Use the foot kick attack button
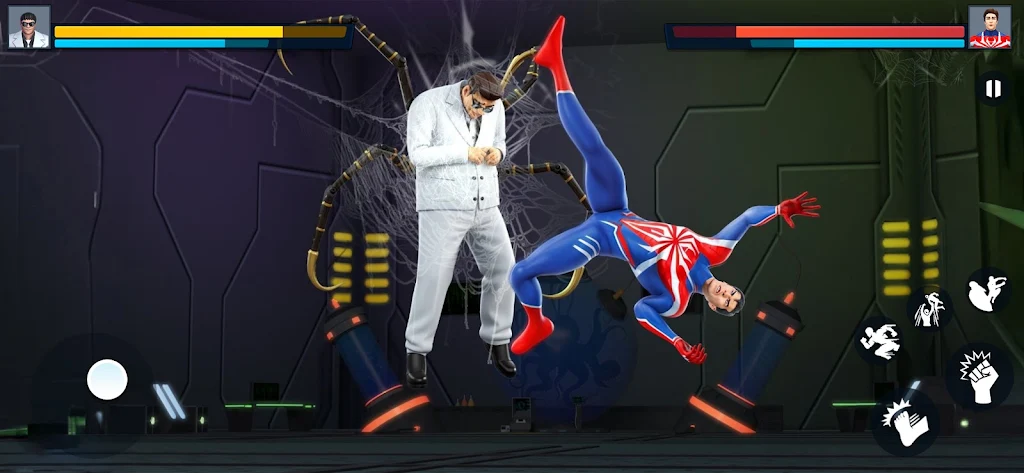1024x473 pixels. coord(904,421)
